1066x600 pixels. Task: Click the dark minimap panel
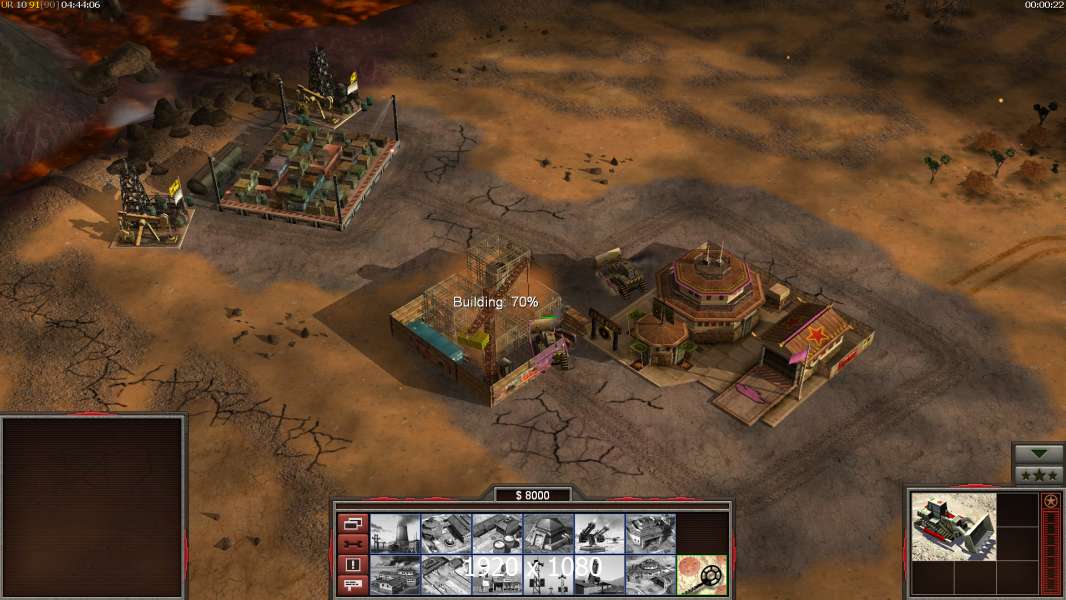point(93,506)
